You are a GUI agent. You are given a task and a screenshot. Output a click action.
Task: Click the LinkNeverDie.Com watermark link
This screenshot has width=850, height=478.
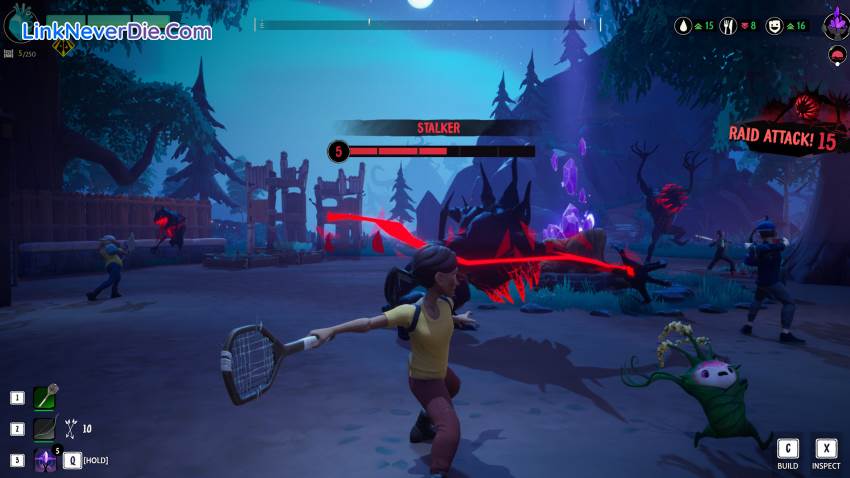tap(116, 31)
